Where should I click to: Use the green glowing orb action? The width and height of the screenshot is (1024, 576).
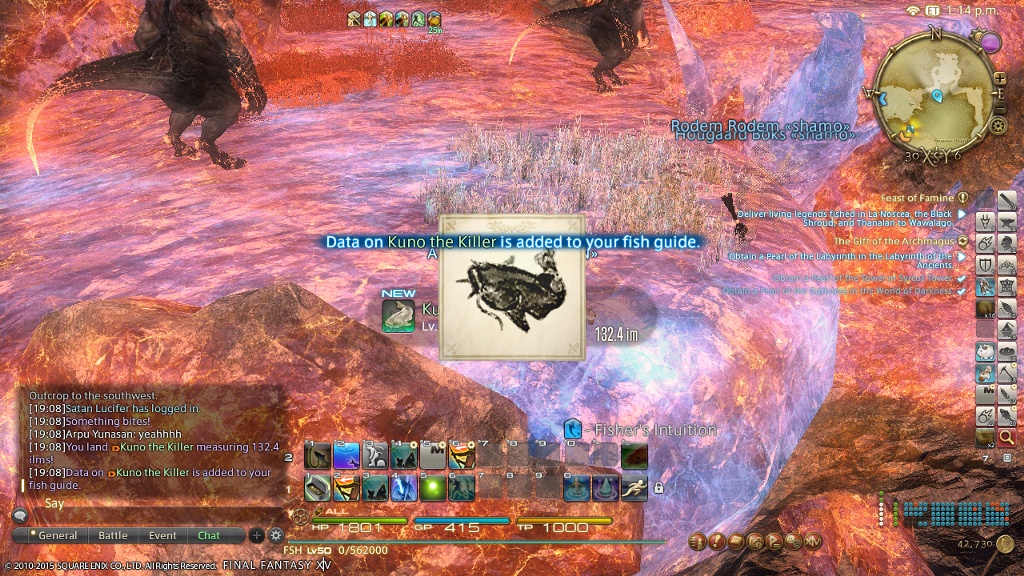pyautogui.click(x=431, y=488)
